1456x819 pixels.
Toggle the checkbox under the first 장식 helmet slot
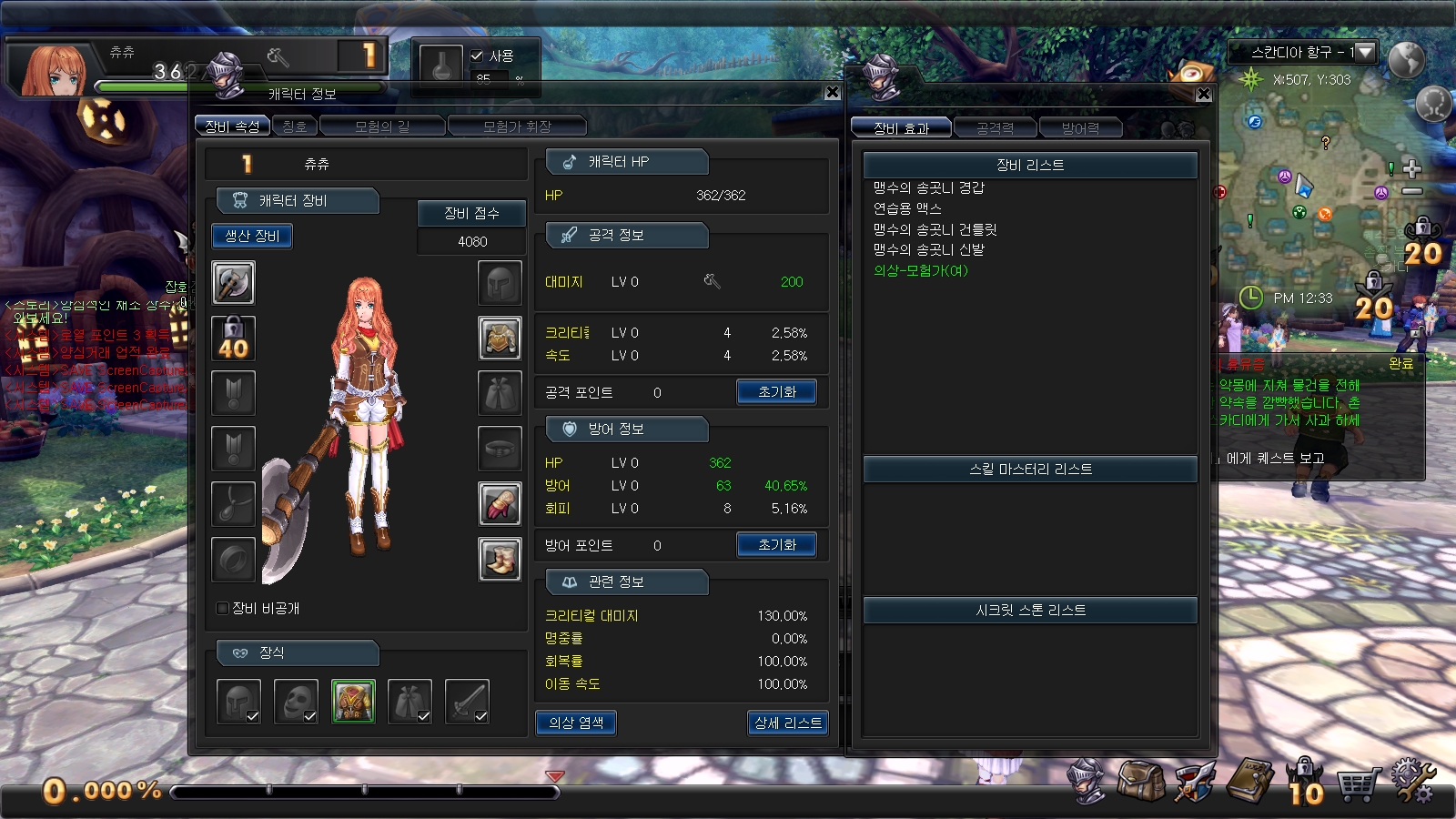click(x=250, y=717)
